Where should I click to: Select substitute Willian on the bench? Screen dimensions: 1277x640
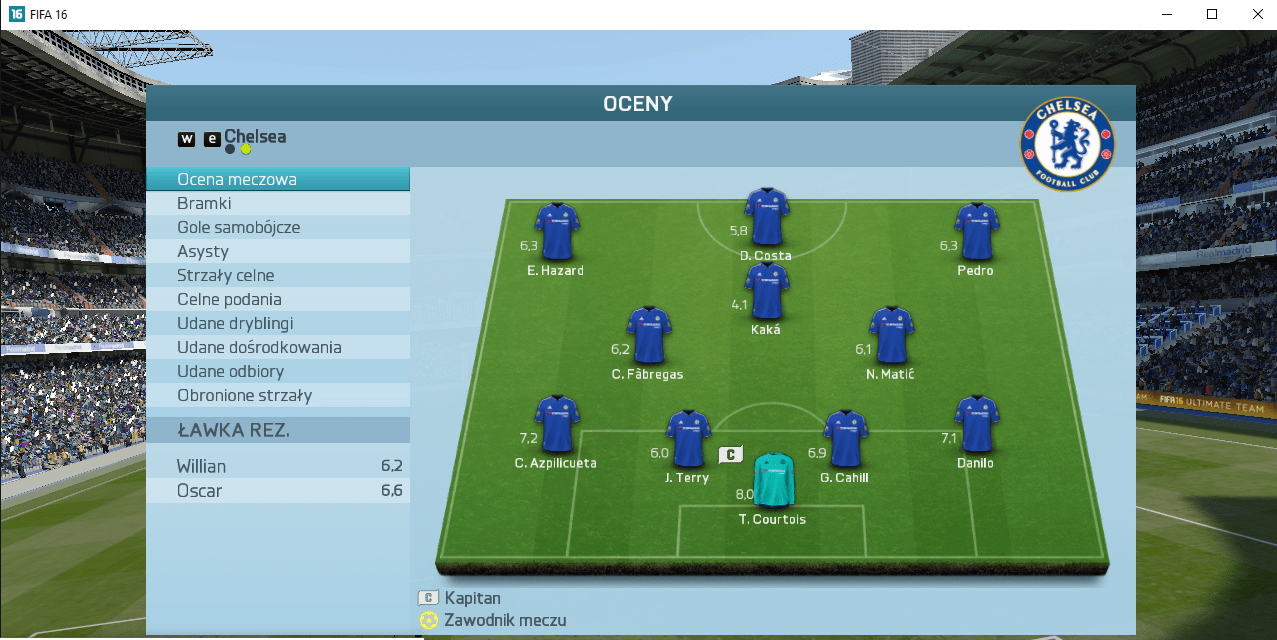(x=277, y=467)
